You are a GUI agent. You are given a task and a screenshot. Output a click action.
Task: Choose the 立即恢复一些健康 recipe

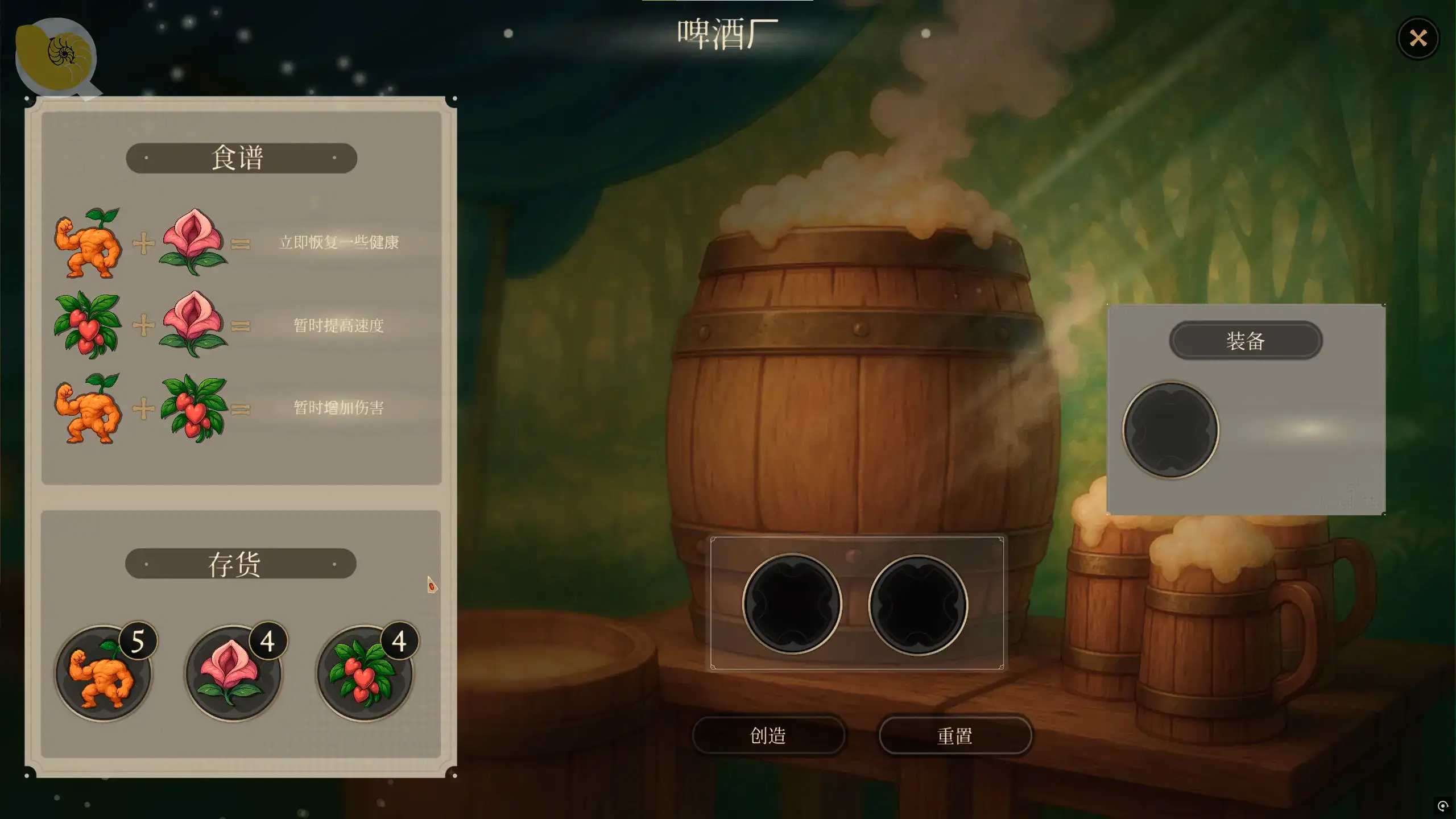(338, 243)
